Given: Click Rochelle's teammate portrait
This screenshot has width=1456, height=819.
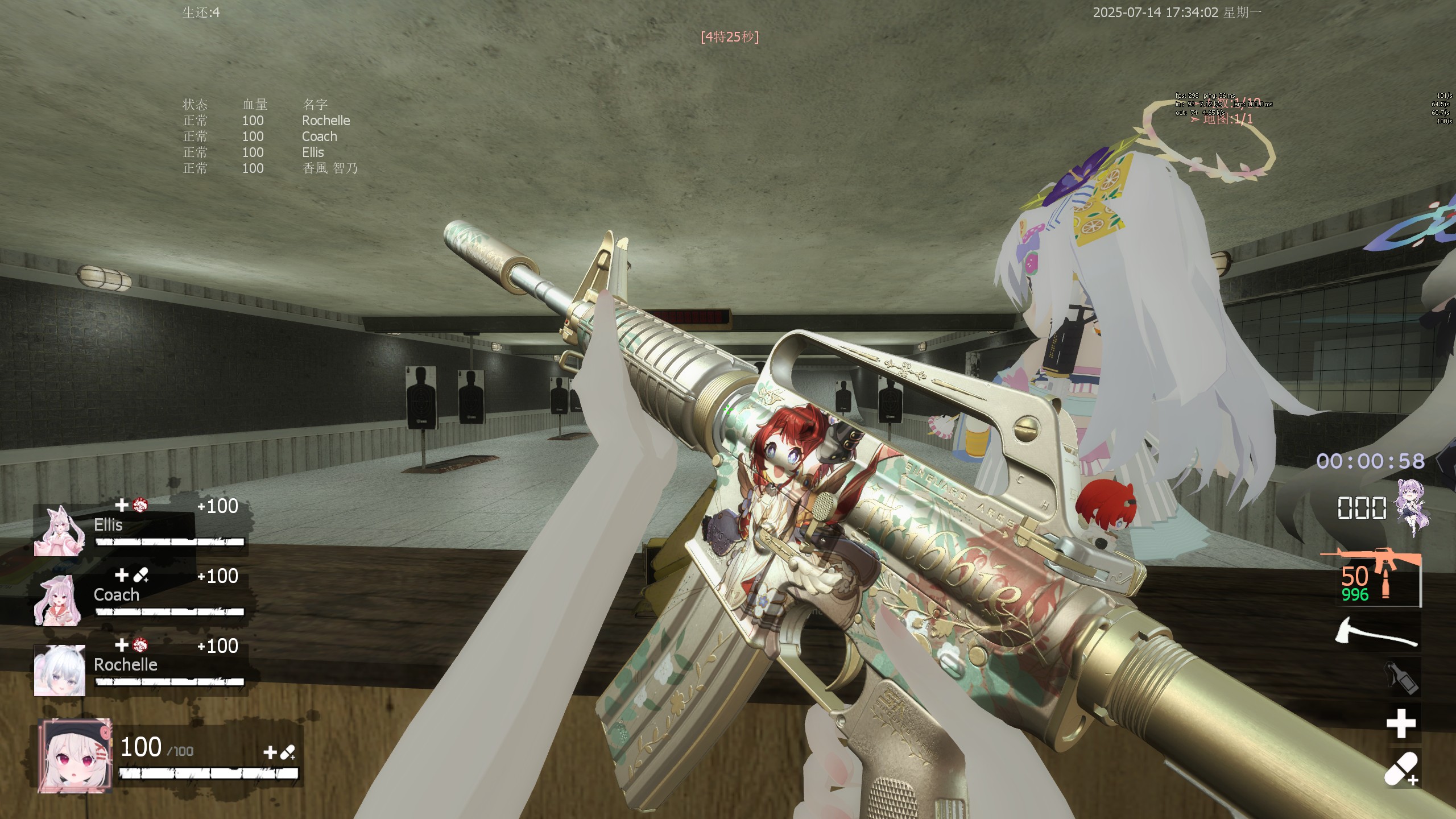Looking at the screenshot, I should pyautogui.click(x=59, y=671).
